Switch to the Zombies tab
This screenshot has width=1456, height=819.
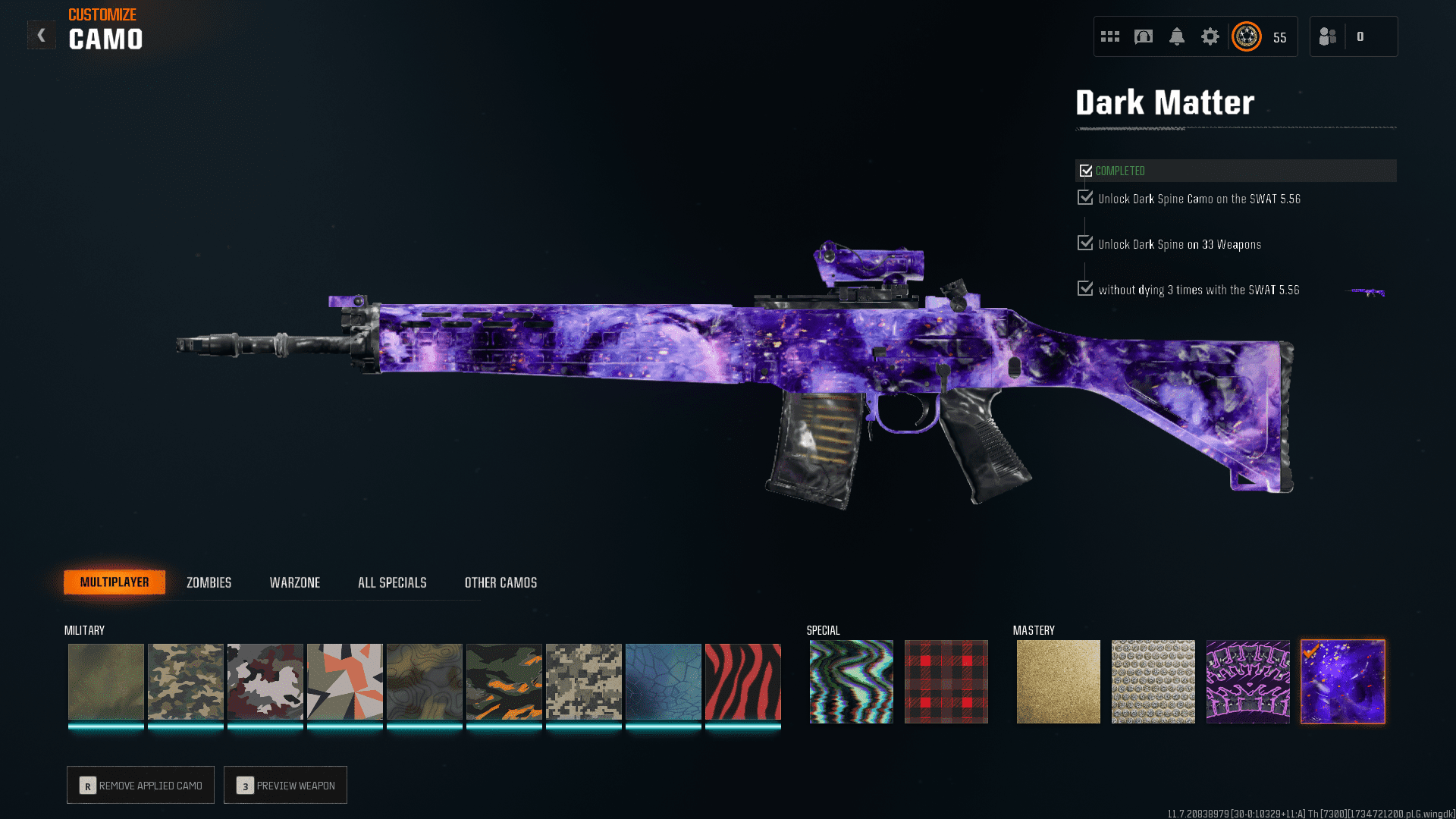coord(209,582)
